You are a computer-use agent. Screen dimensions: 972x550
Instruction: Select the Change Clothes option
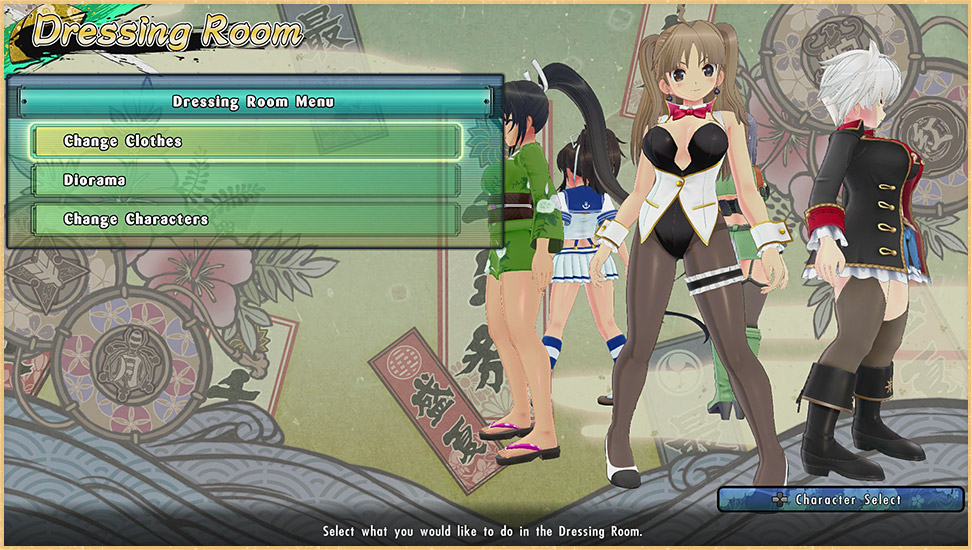point(246,142)
